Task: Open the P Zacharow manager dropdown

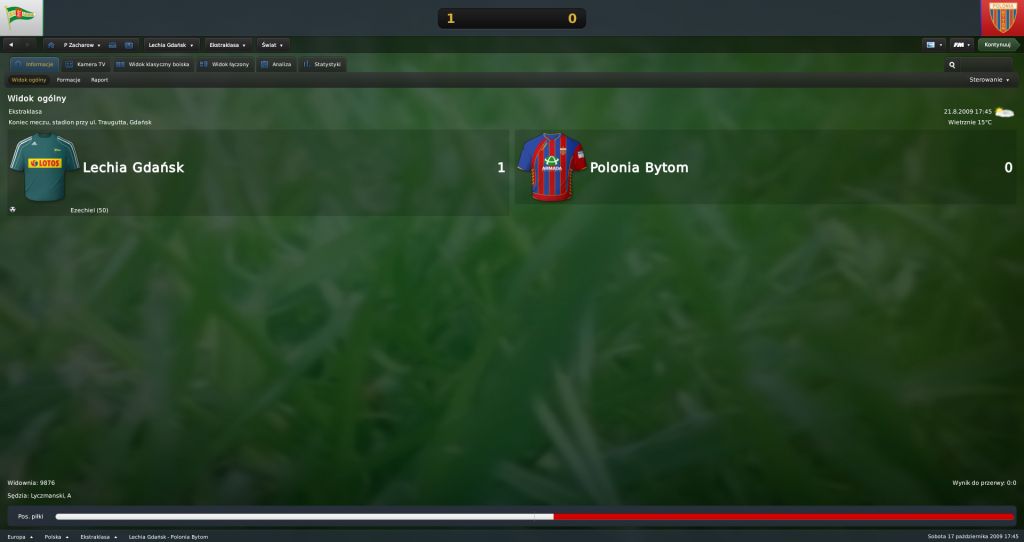Action: [x=82, y=45]
